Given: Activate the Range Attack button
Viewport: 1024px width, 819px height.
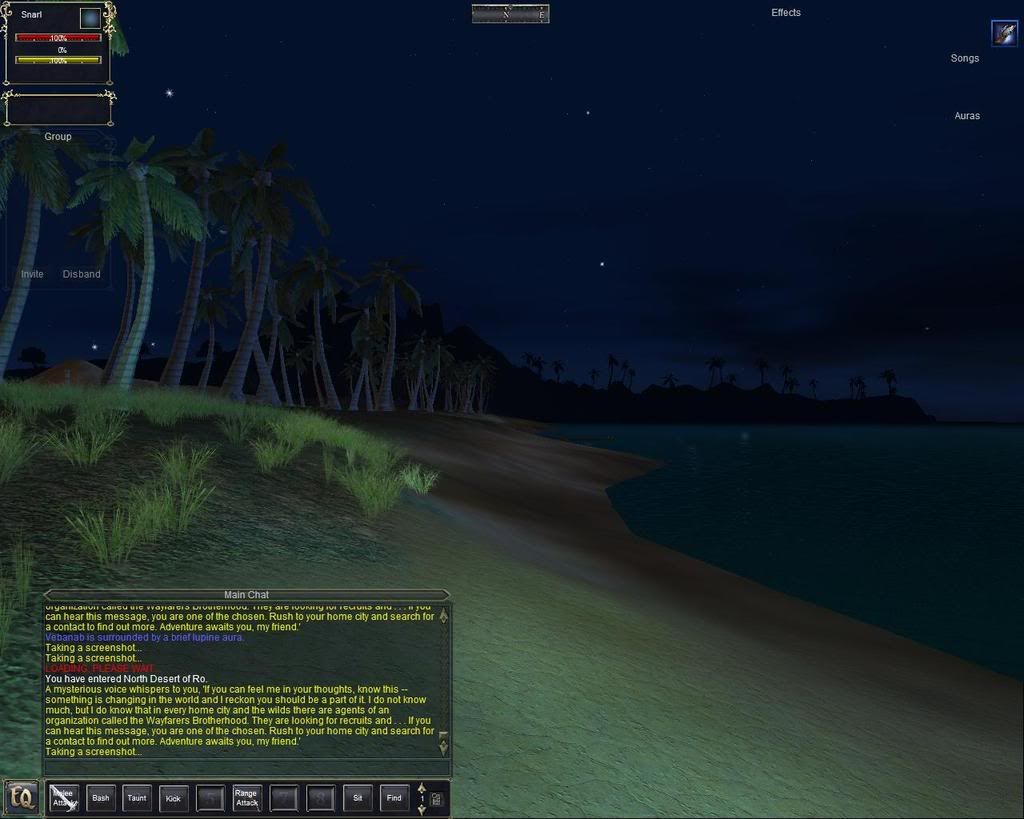Looking at the screenshot, I should point(247,798).
